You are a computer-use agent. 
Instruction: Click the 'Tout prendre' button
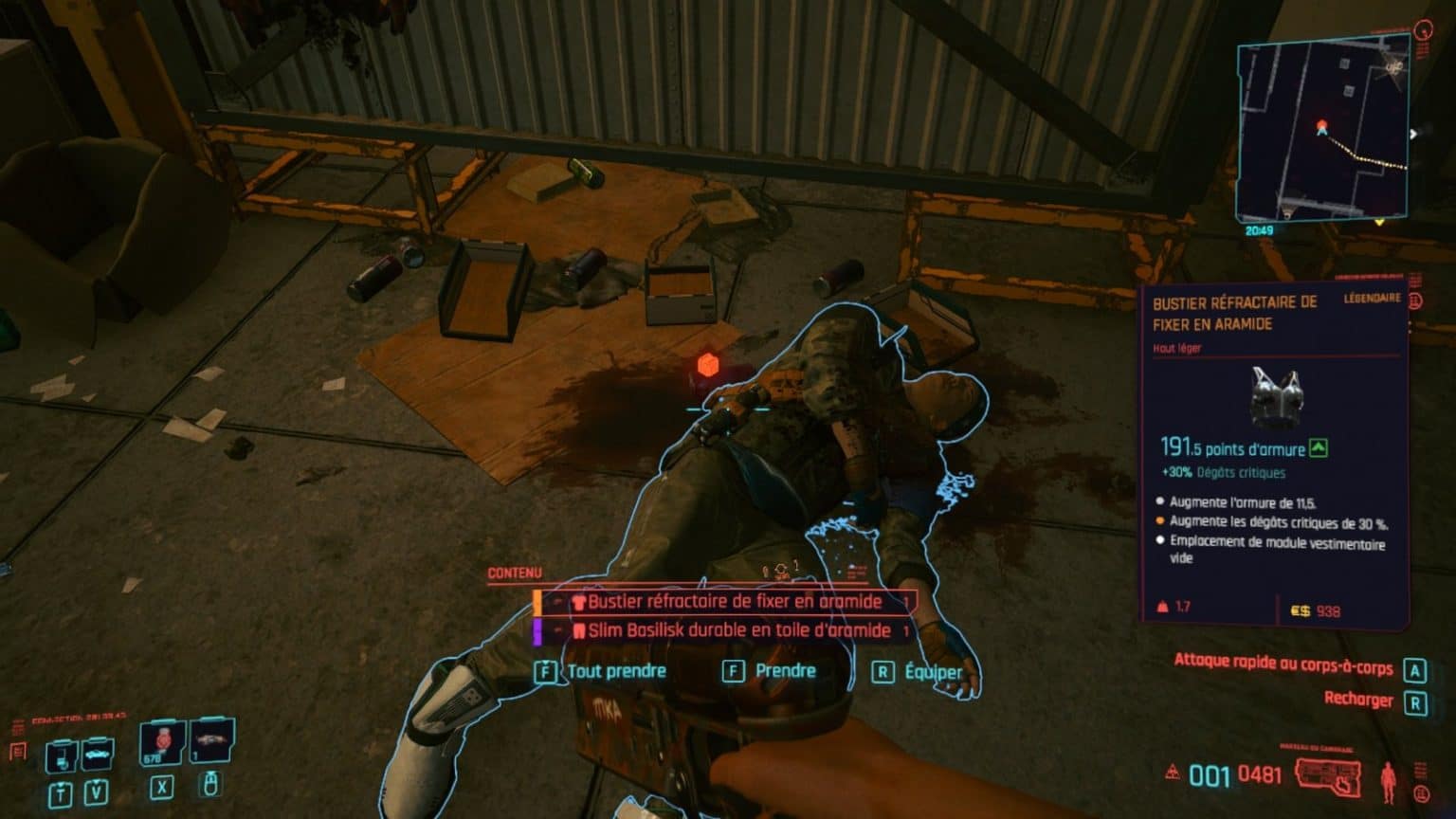(x=616, y=670)
